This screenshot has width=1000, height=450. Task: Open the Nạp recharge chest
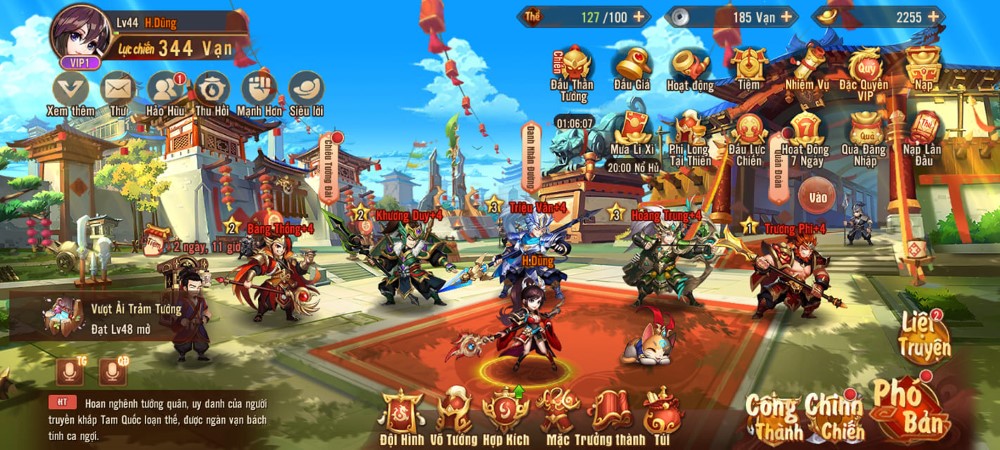pyautogui.click(x=922, y=66)
